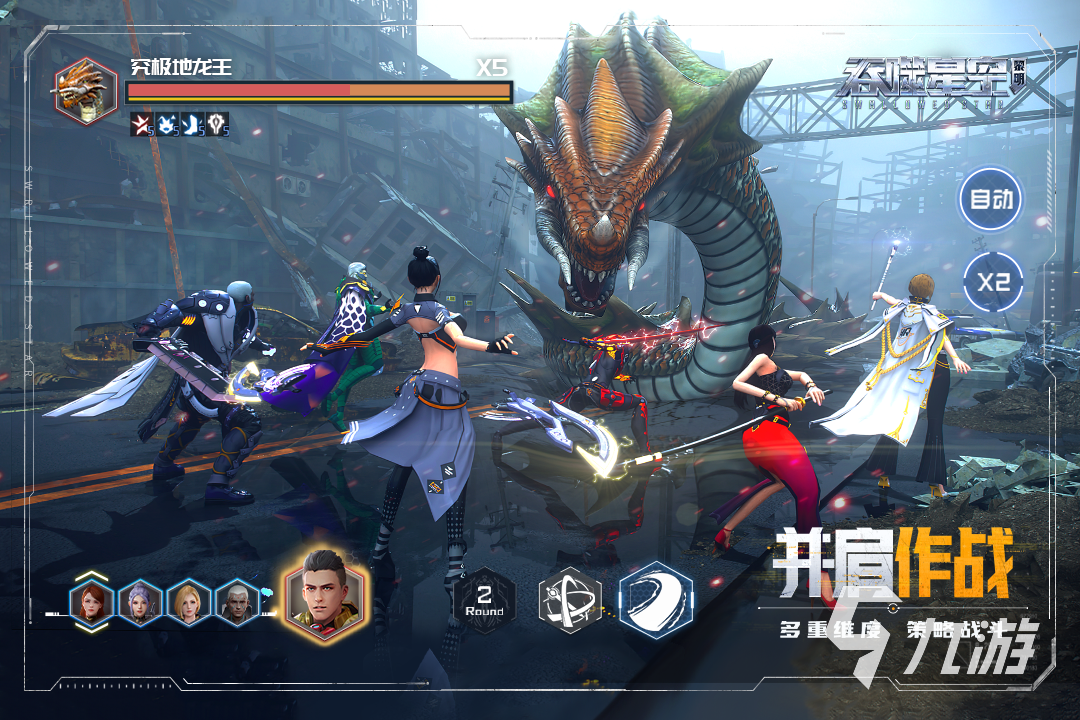
Task: Inspect the red slashed-star debuff icon
Action: (141, 125)
